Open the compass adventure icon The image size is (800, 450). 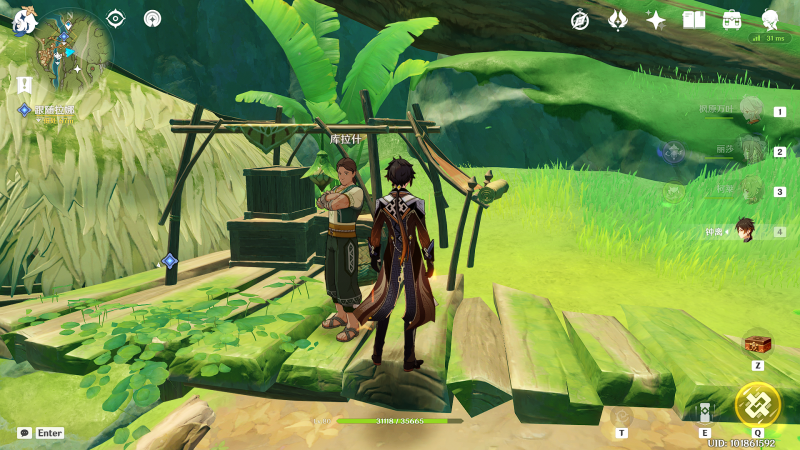580,19
